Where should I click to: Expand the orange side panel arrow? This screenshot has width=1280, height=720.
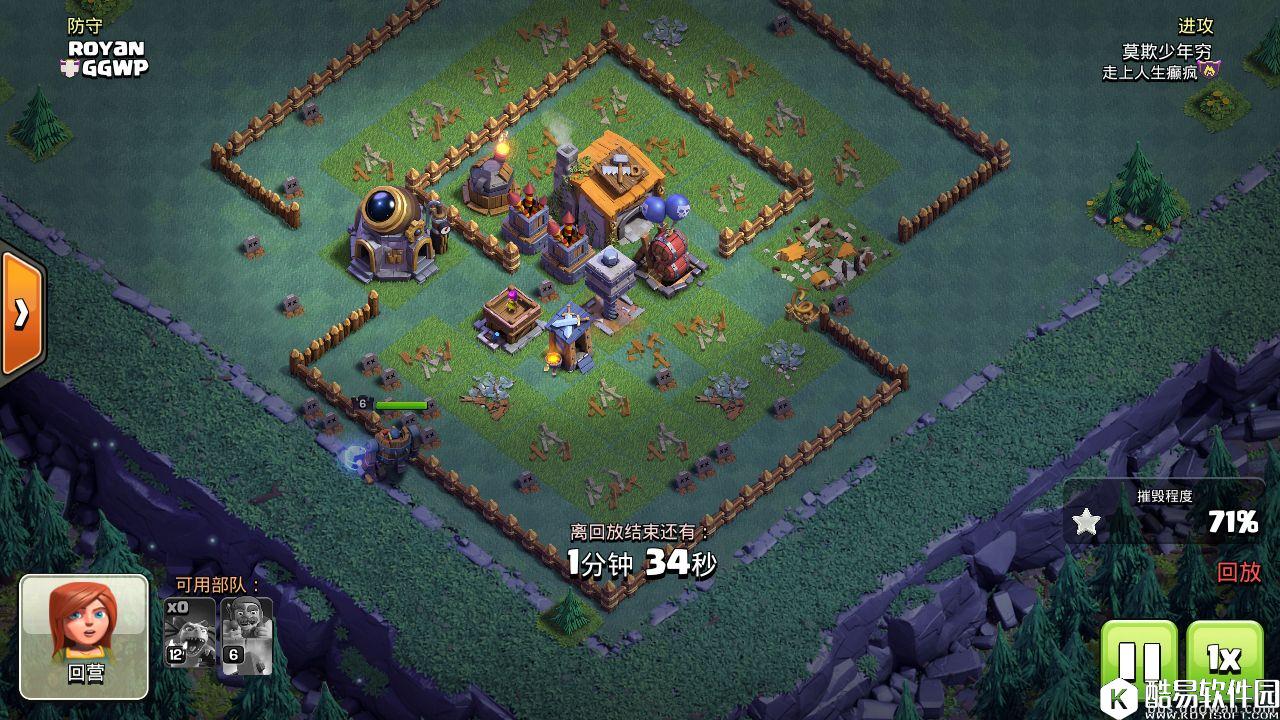[21, 314]
